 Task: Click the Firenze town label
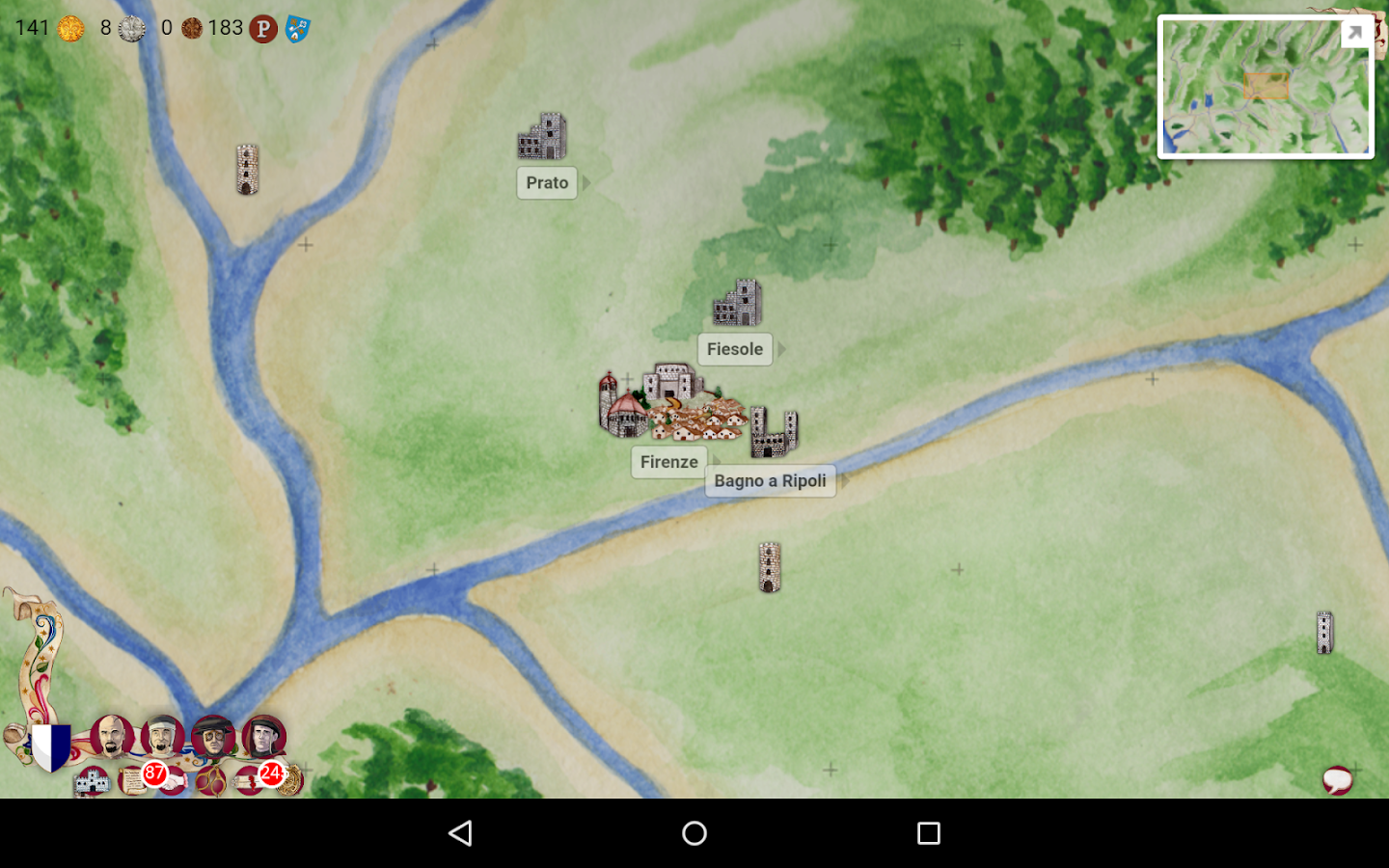(x=668, y=462)
